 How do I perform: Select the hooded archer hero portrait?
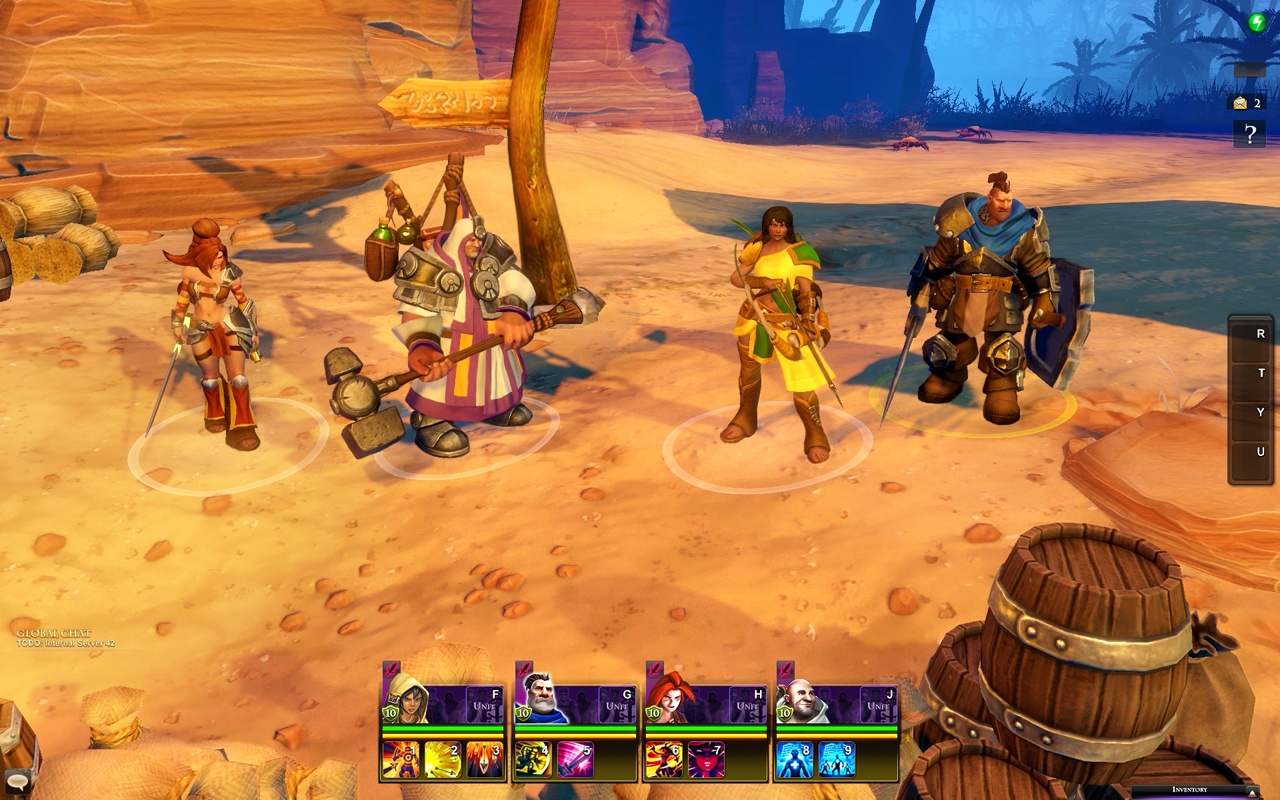pos(407,698)
